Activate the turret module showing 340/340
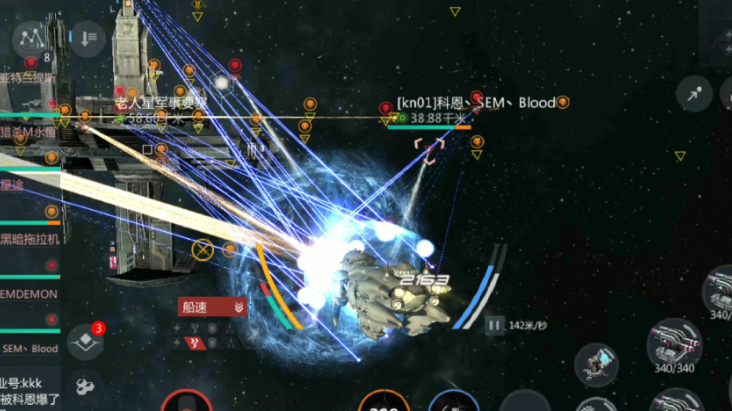 672,346
